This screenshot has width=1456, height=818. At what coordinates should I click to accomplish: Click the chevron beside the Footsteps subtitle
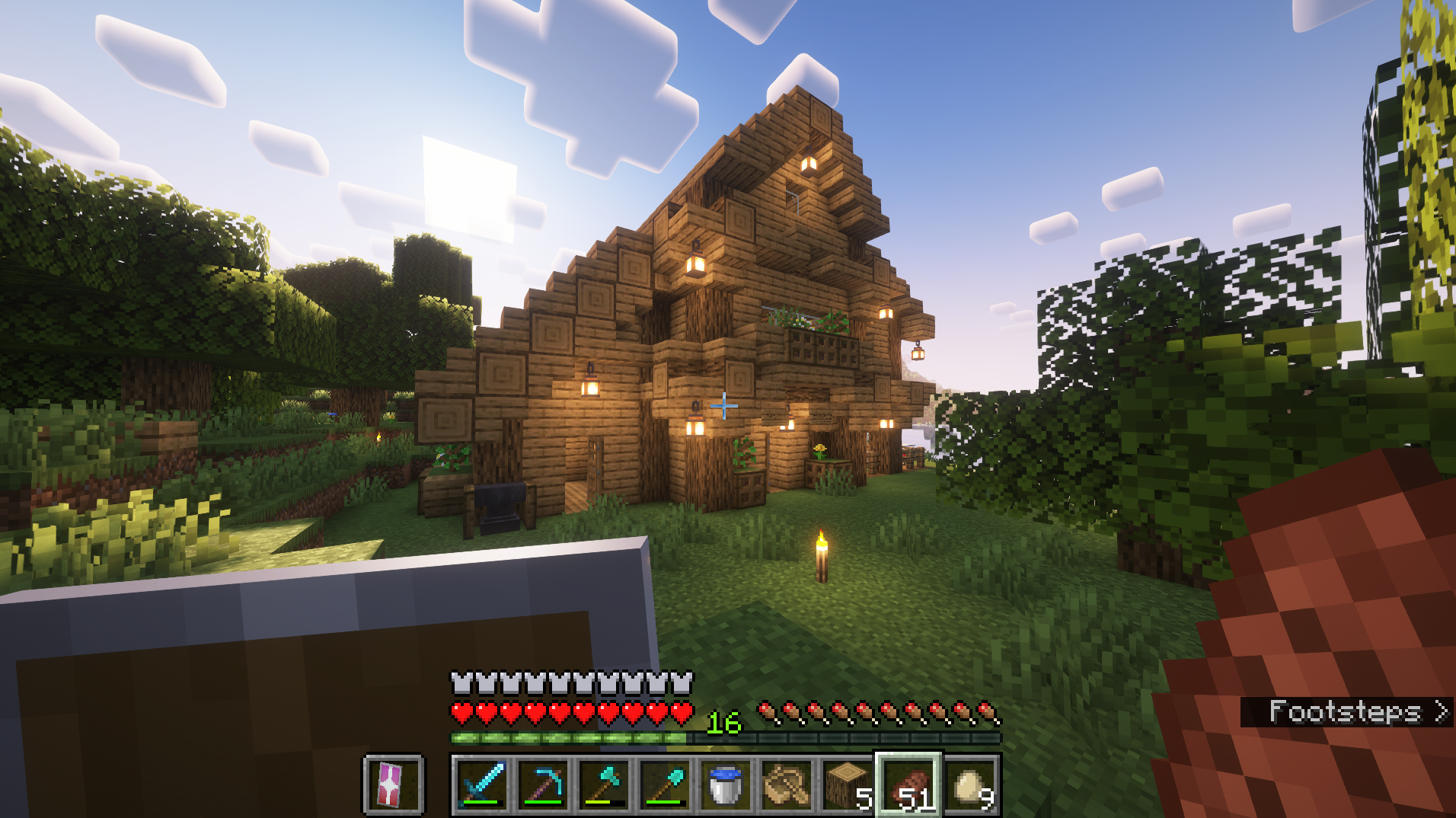point(1442,713)
